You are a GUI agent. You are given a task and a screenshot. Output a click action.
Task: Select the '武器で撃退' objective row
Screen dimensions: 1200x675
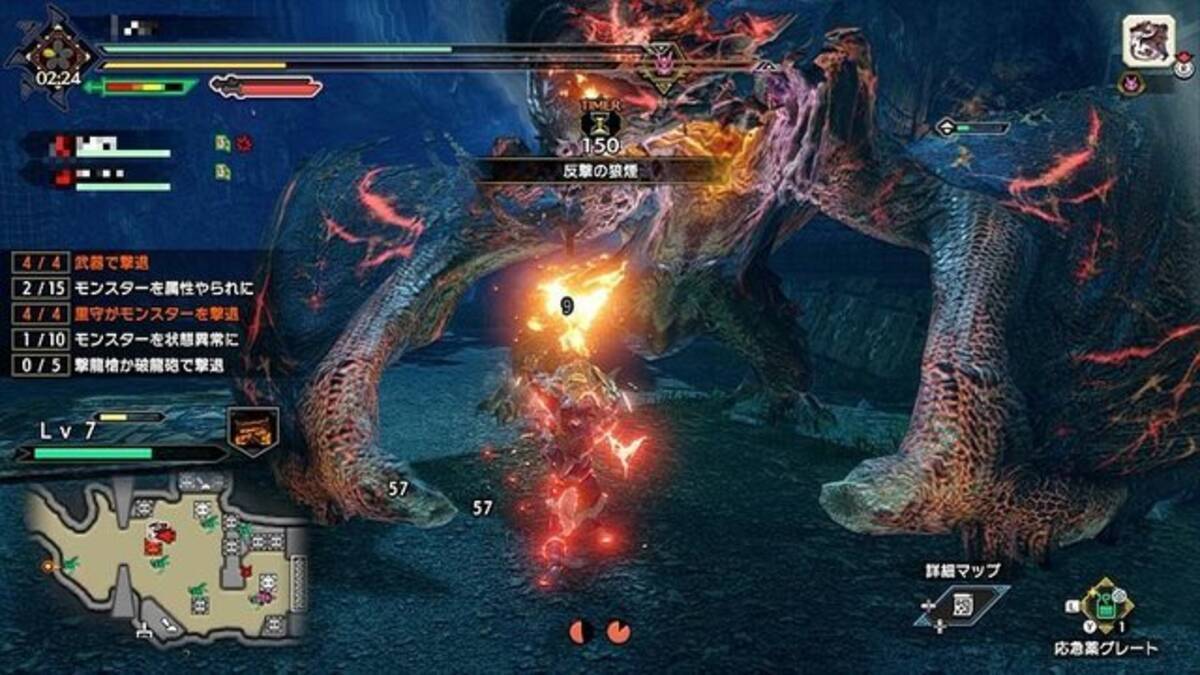[130, 262]
